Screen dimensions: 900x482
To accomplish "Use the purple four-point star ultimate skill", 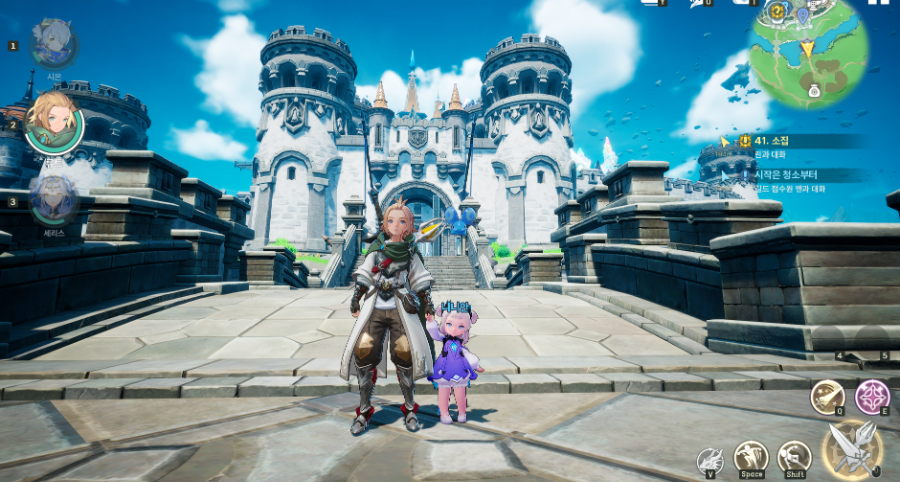I will click(x=873, y=397).
